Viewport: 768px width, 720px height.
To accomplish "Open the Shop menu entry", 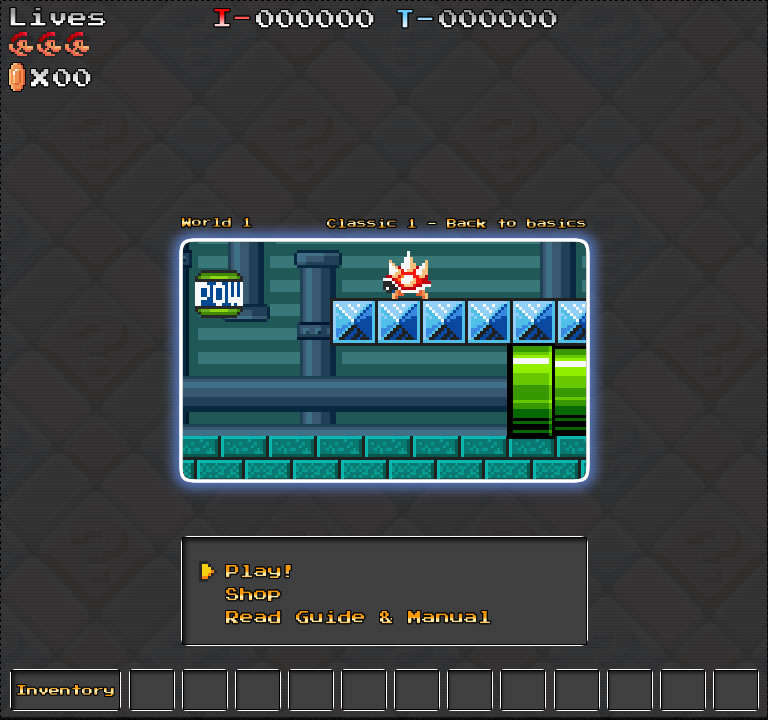I will (x=252, y=594).
